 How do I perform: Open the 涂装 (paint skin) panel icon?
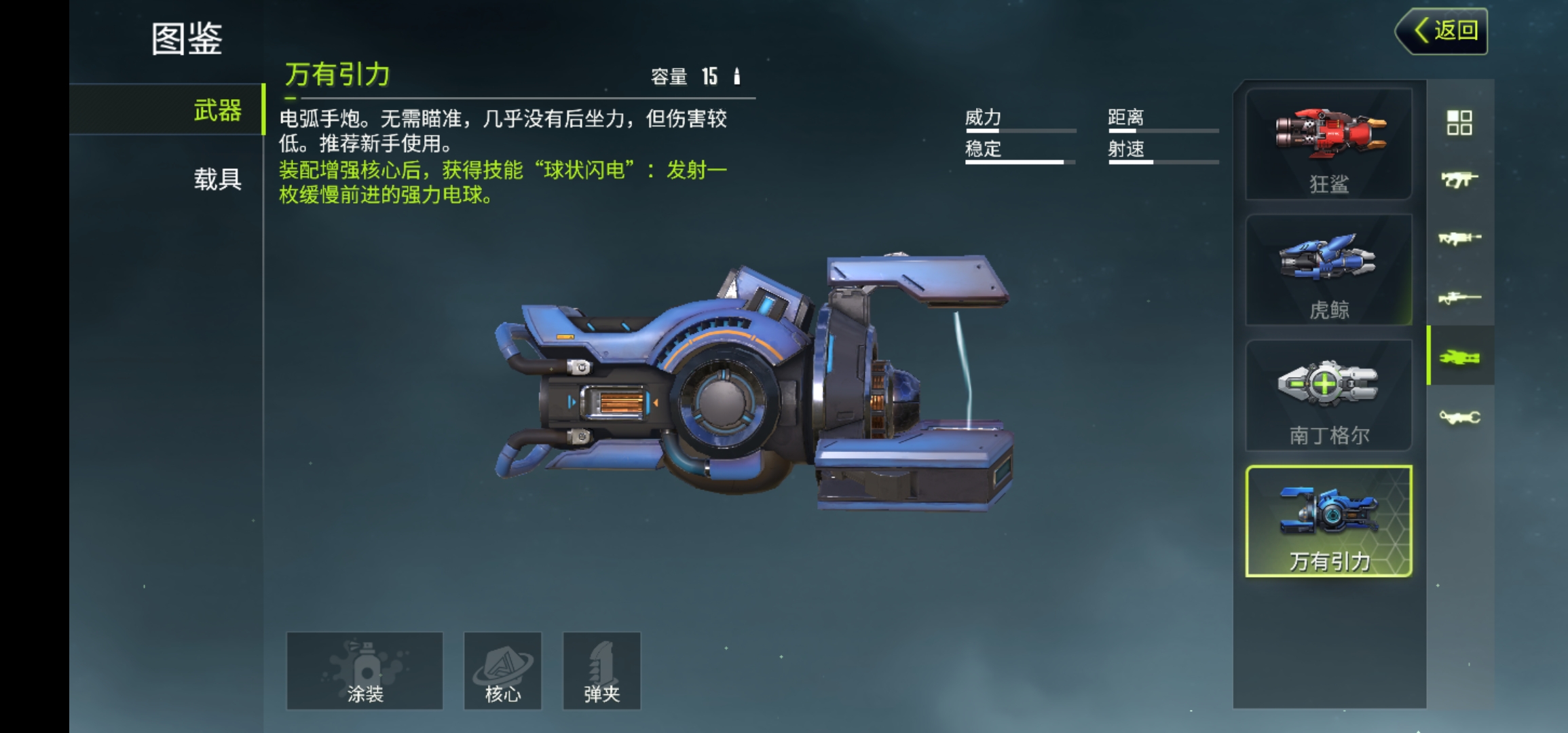pyautogui.click(x=364, y=670)
